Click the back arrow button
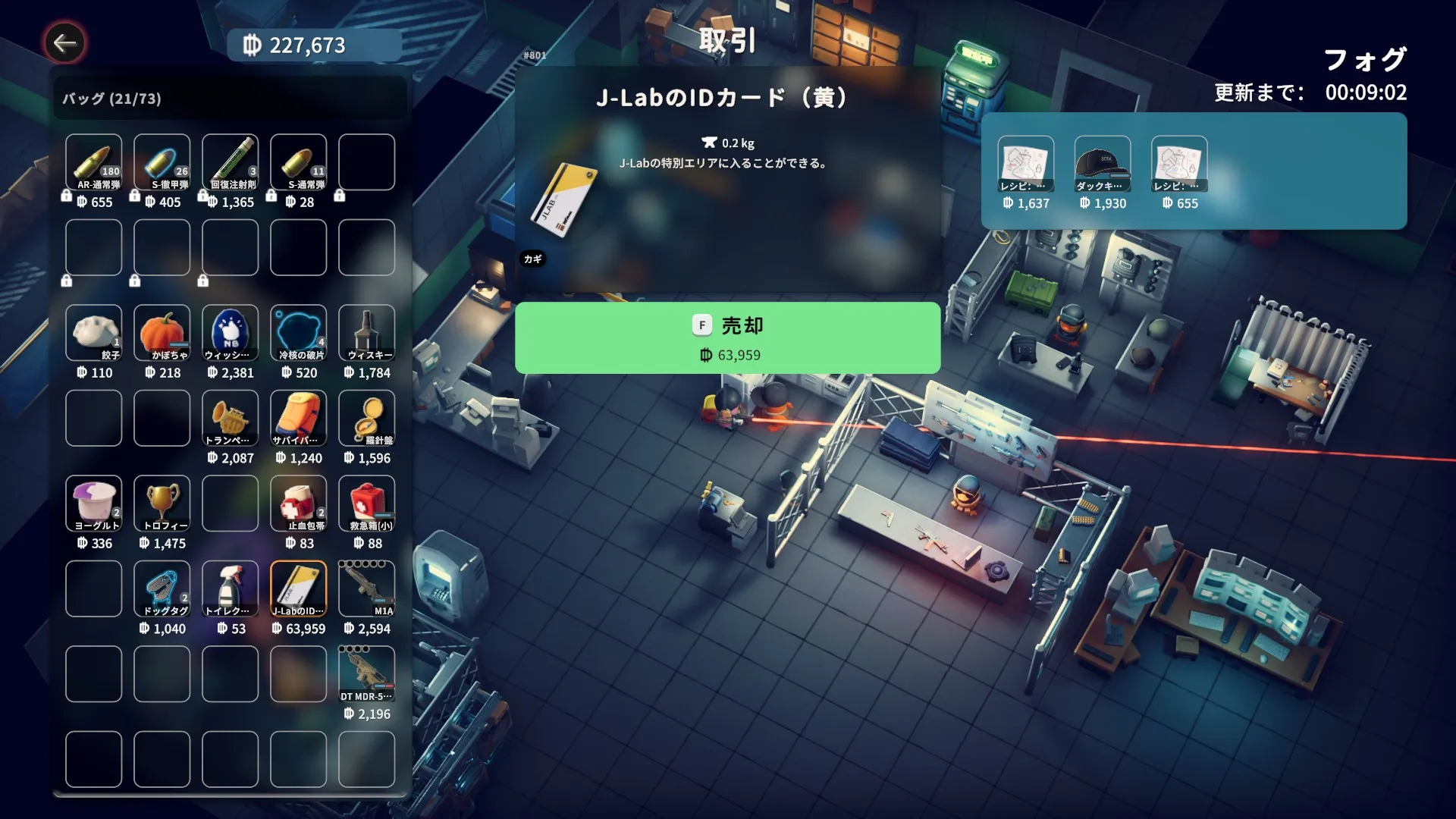 click(64, 43)
